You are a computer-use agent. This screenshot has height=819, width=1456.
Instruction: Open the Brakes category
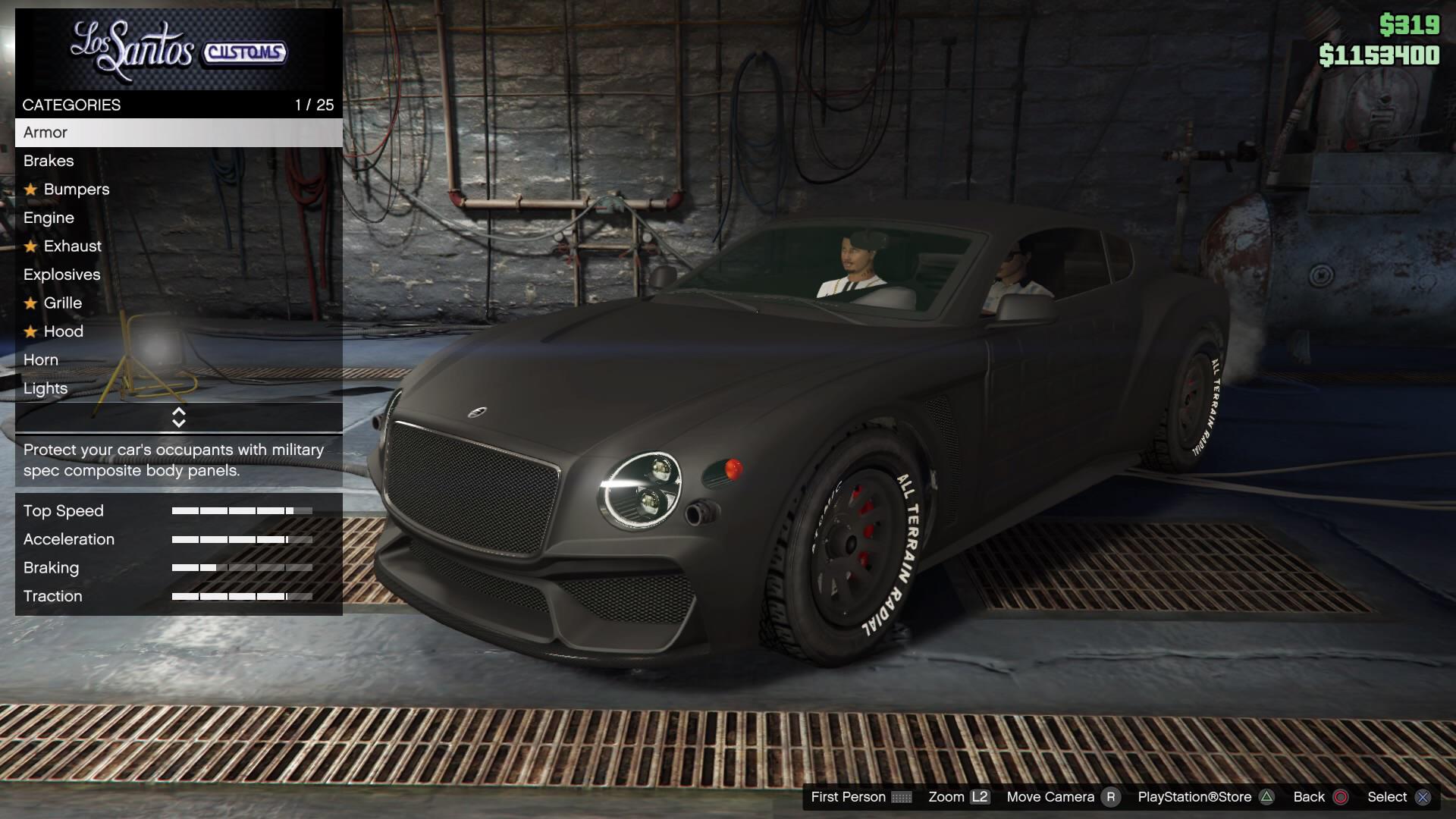pos(49,161)
